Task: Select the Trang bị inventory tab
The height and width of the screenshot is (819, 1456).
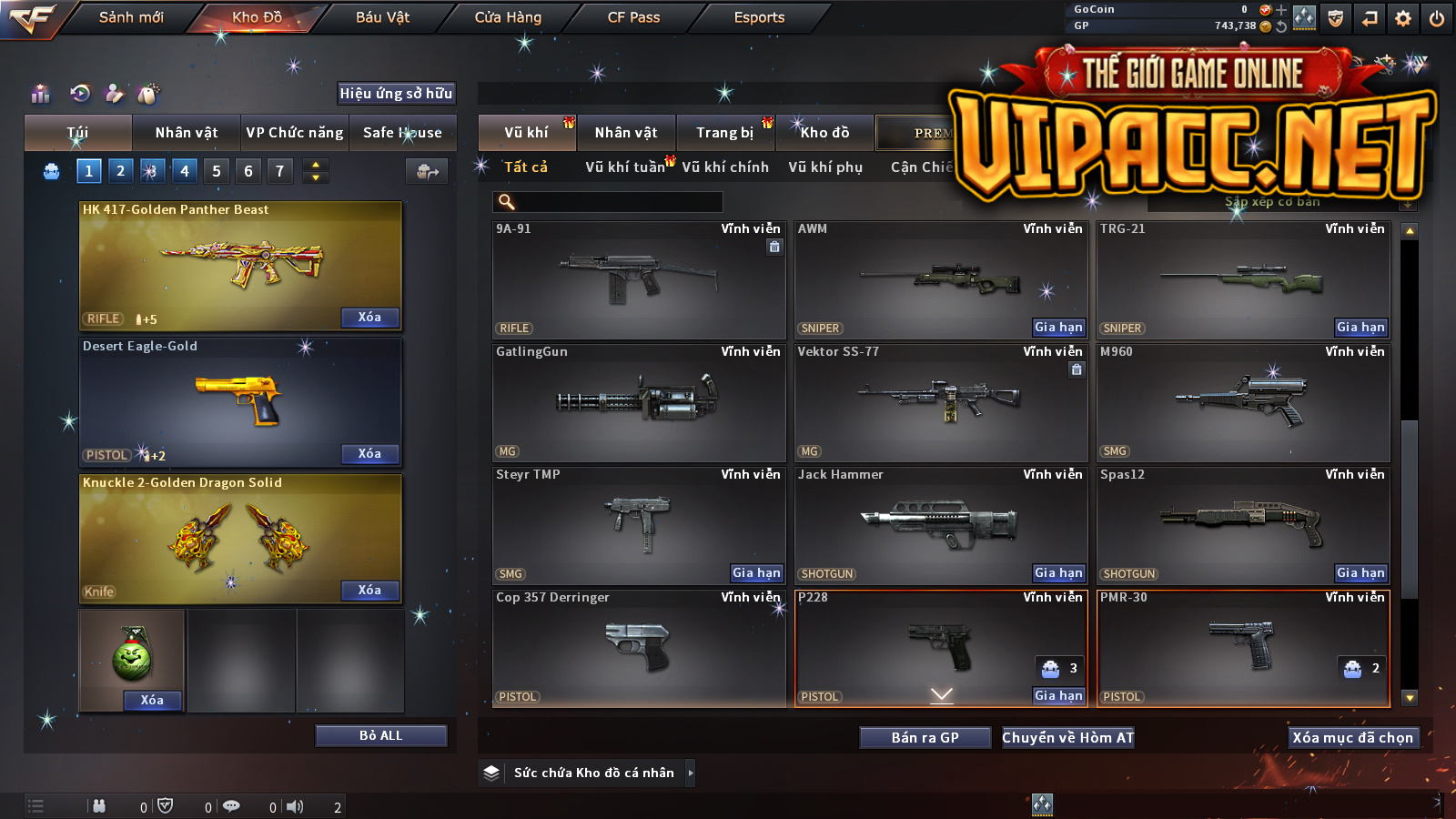Action: click(725, 133)
